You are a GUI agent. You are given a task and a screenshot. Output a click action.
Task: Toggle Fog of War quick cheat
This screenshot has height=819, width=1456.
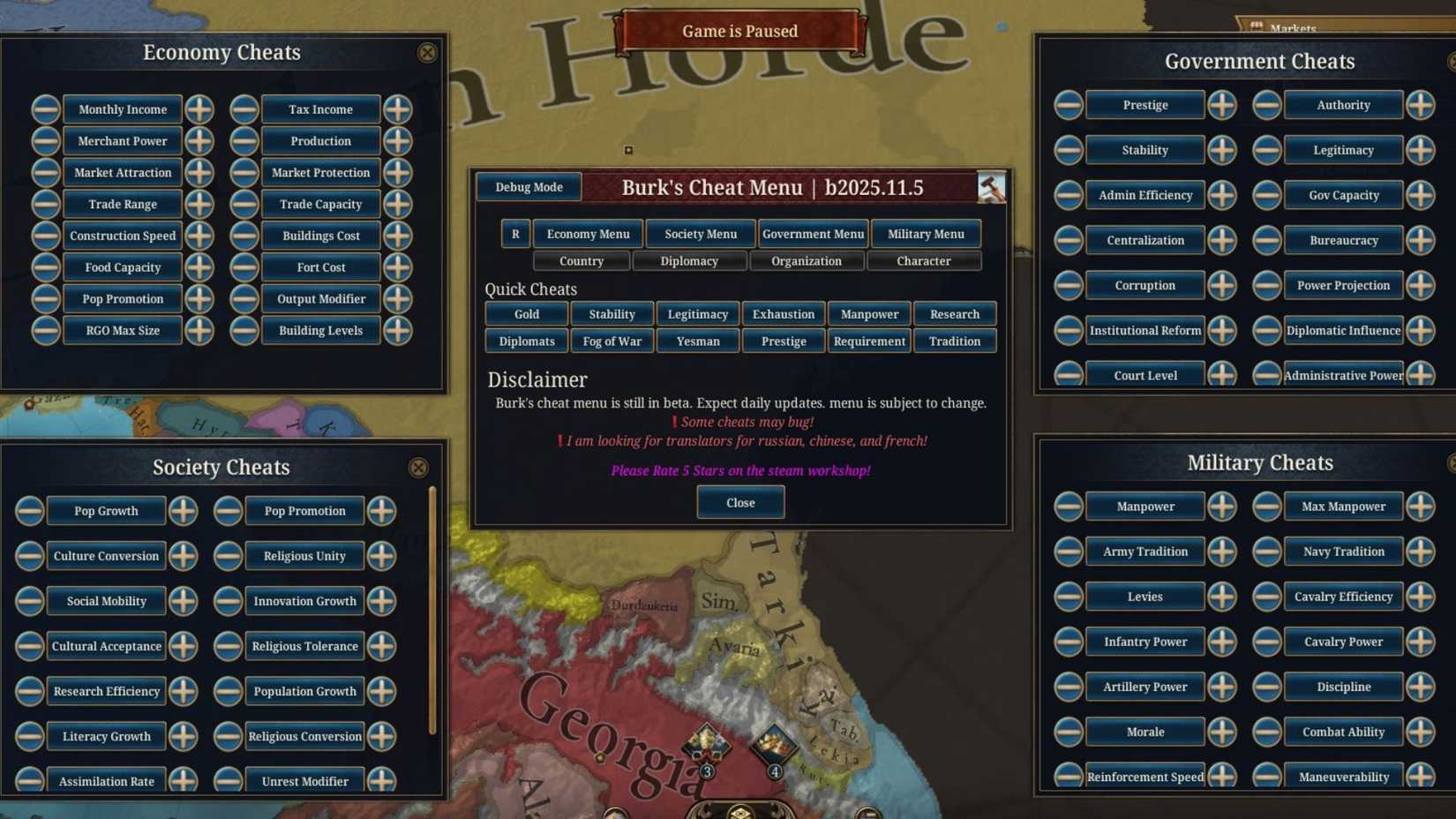pos(612,341)
